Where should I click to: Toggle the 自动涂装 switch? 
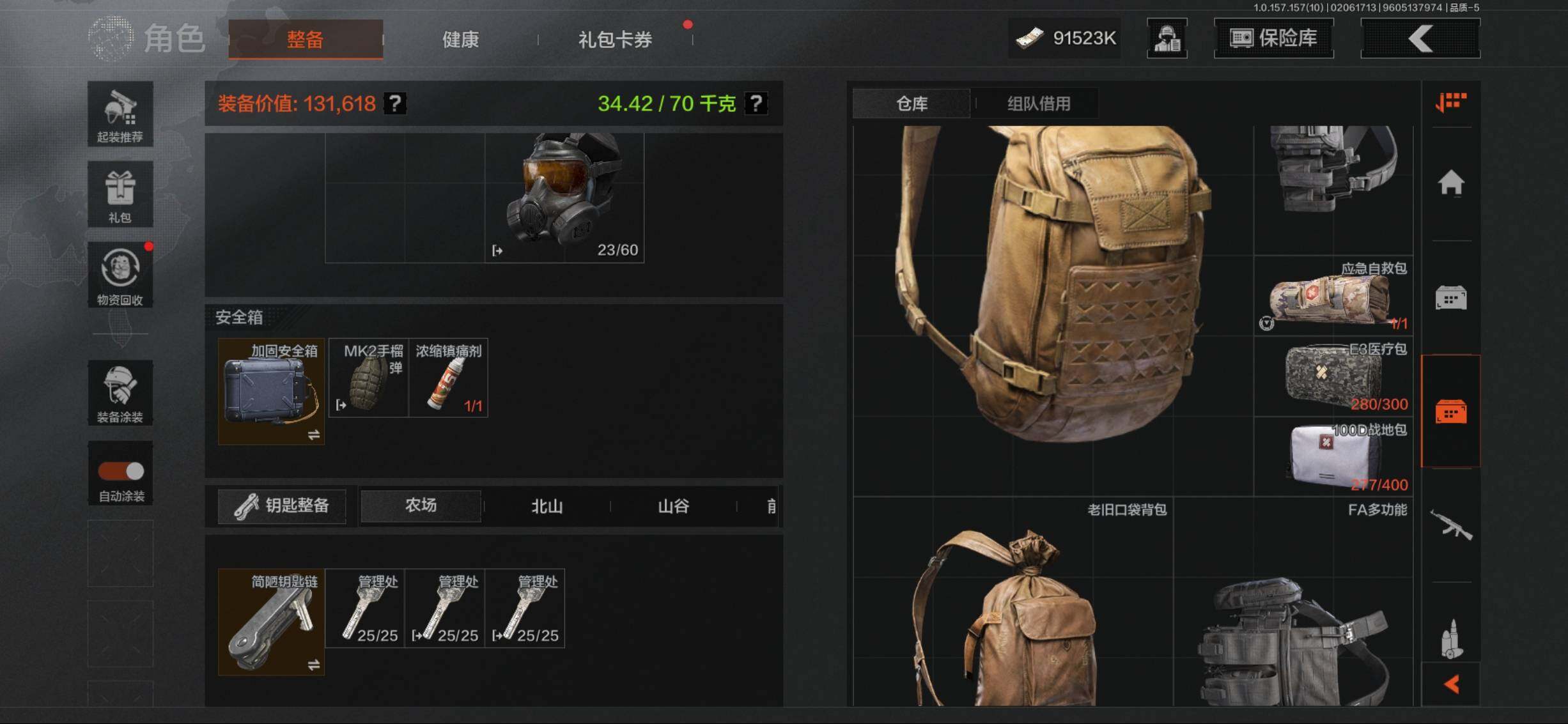(x=121, y=472)
